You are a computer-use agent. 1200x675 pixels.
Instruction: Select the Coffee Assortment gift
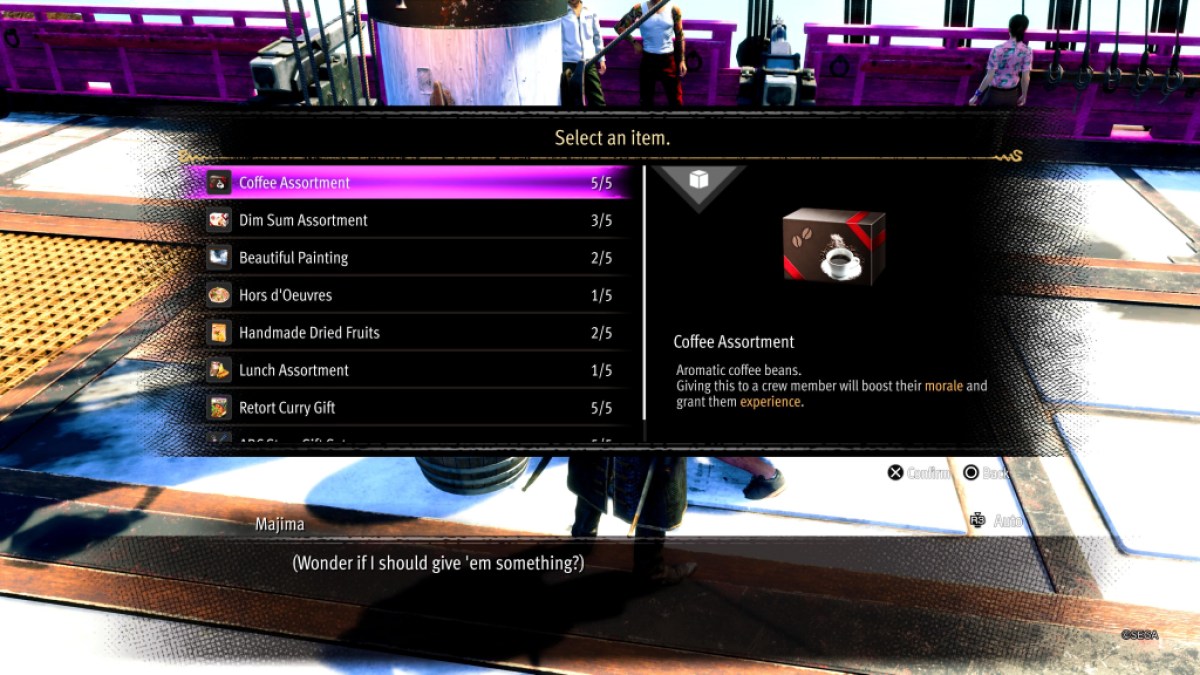point(410,183)
